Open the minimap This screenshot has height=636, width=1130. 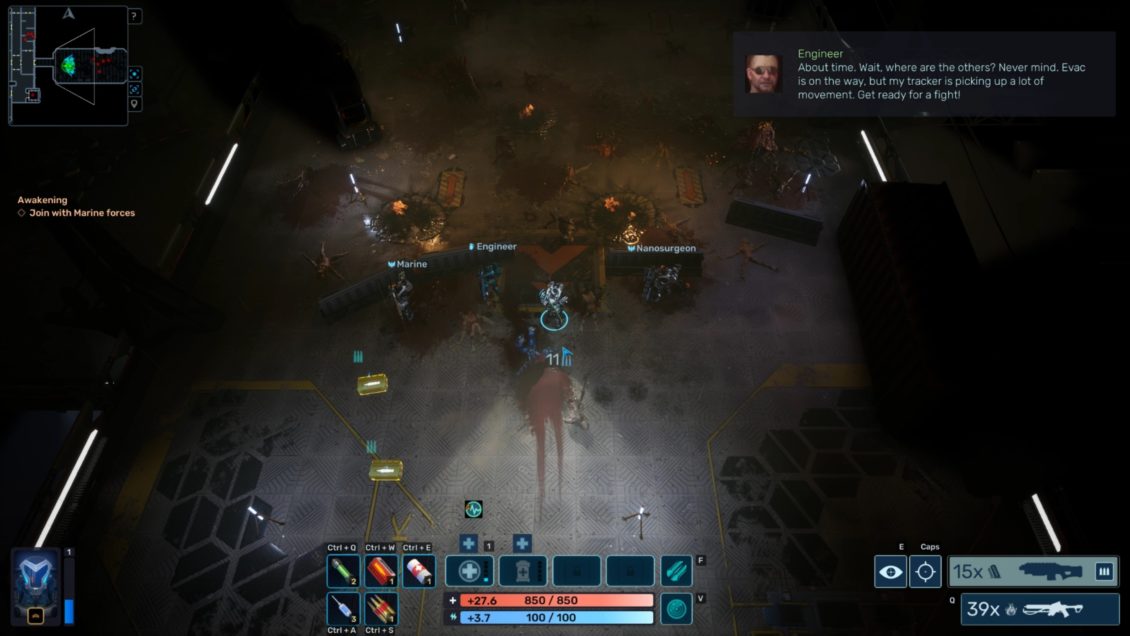tap(68, 66)
